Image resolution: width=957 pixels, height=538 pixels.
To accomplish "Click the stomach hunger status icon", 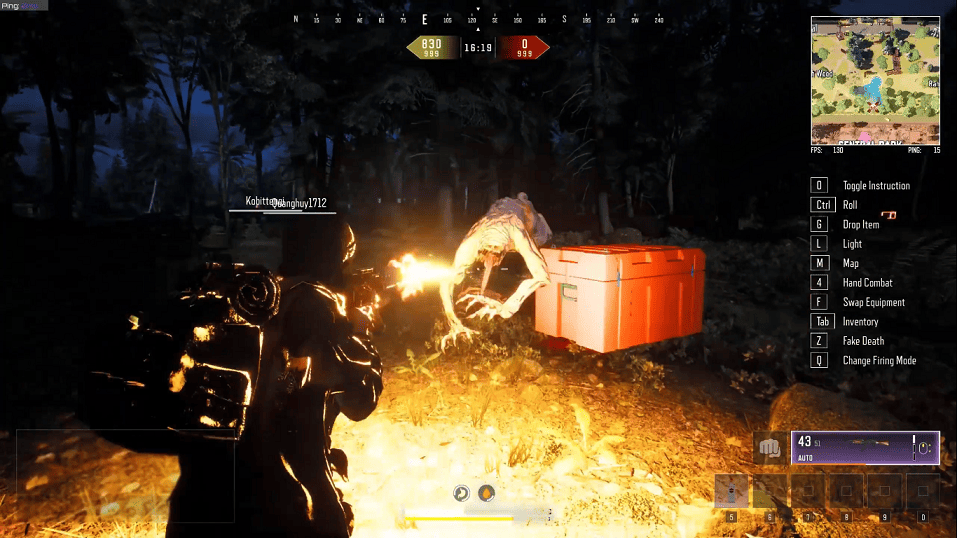I will point(462,493).
